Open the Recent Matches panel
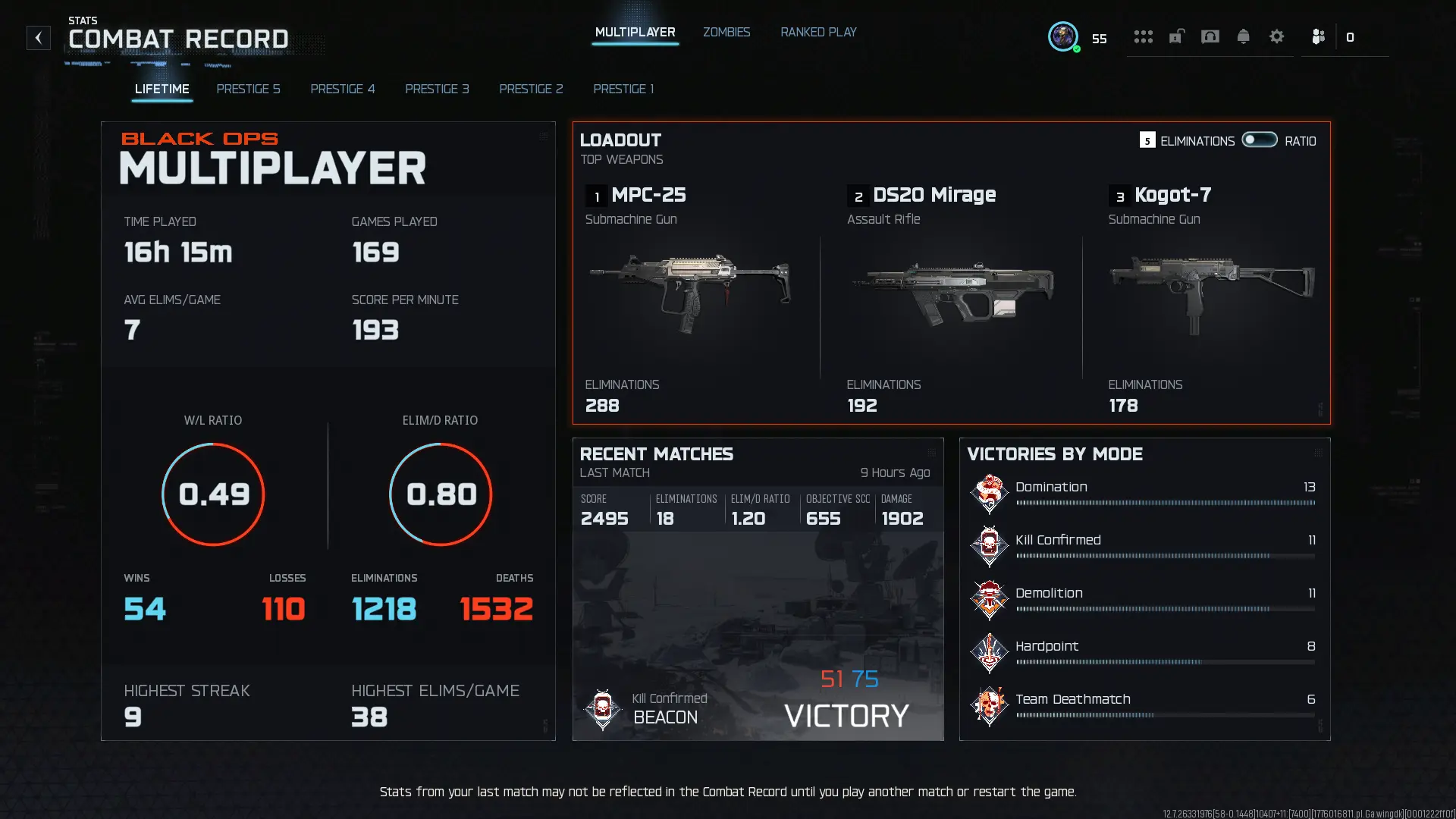The height and width of the screenshot is (819, 1456). tap(758, 588)
